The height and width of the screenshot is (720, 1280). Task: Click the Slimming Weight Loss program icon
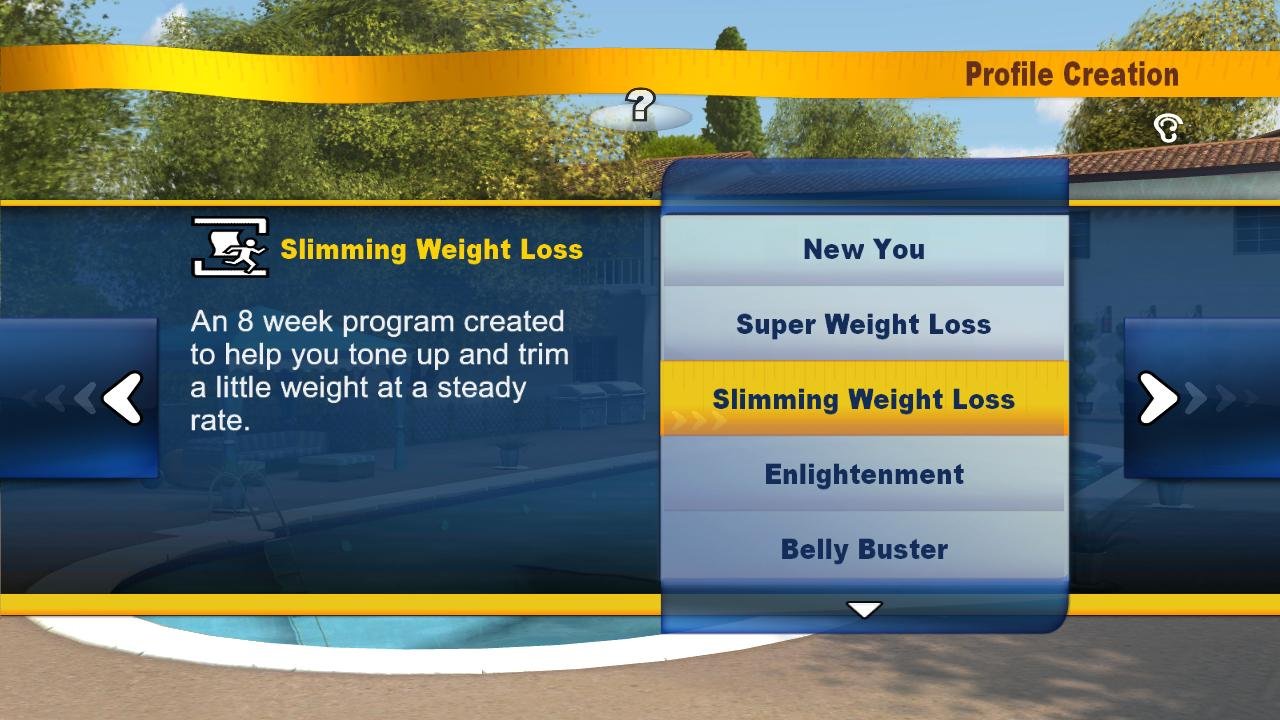tap(227, 246)
